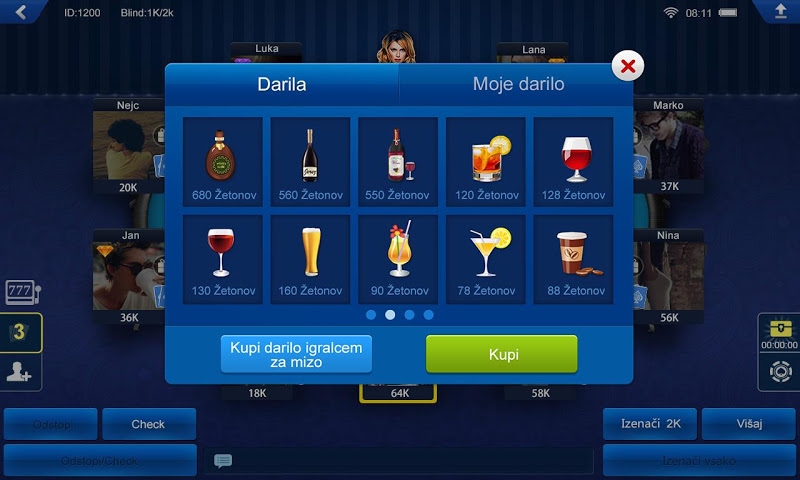Close the gifts popup window
Viewport: 800px width, 480px height.
pos(628,67)
